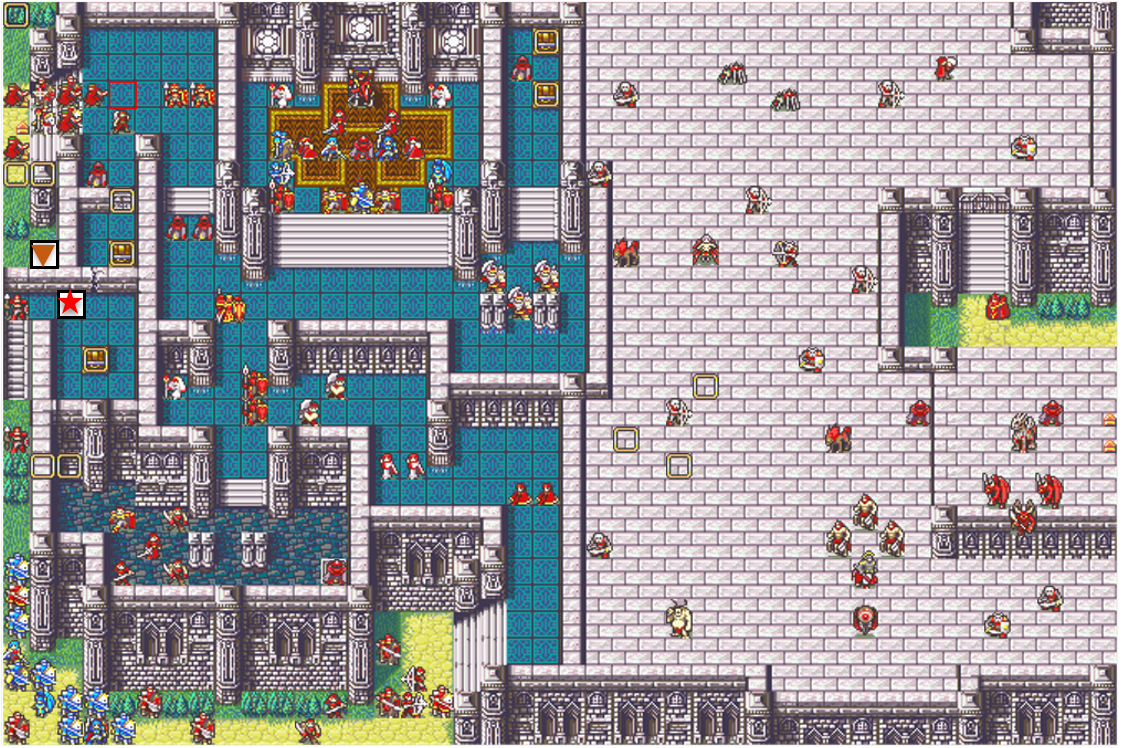This screenshot has width=1123, height=748.
Task: Click the red star map marker
Action: coord(70,303)
